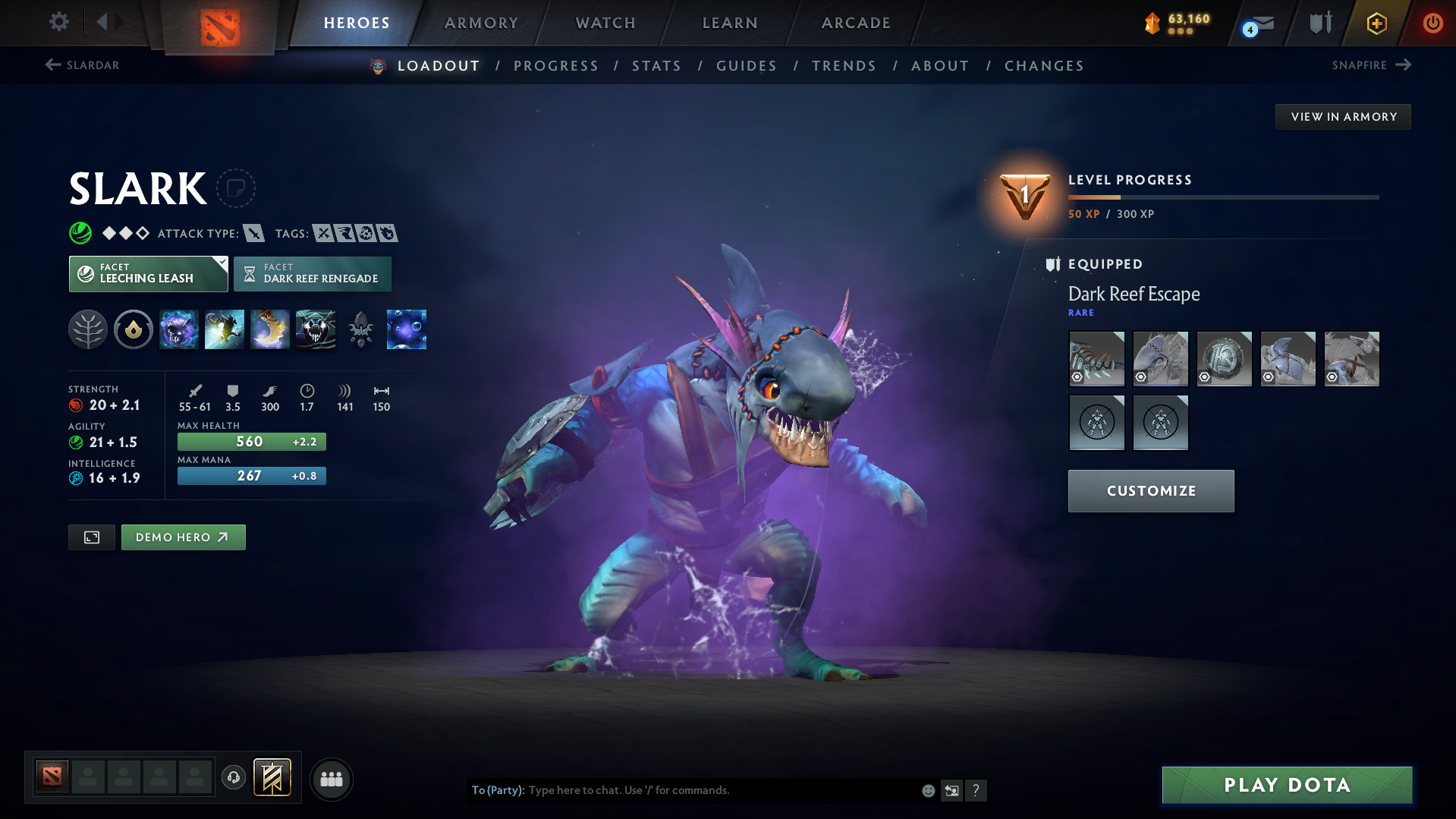Open the settings gear
Image resolution: width=1456 pixels, height=819 pixels.
pyautogui.click(x=58, y=23)
